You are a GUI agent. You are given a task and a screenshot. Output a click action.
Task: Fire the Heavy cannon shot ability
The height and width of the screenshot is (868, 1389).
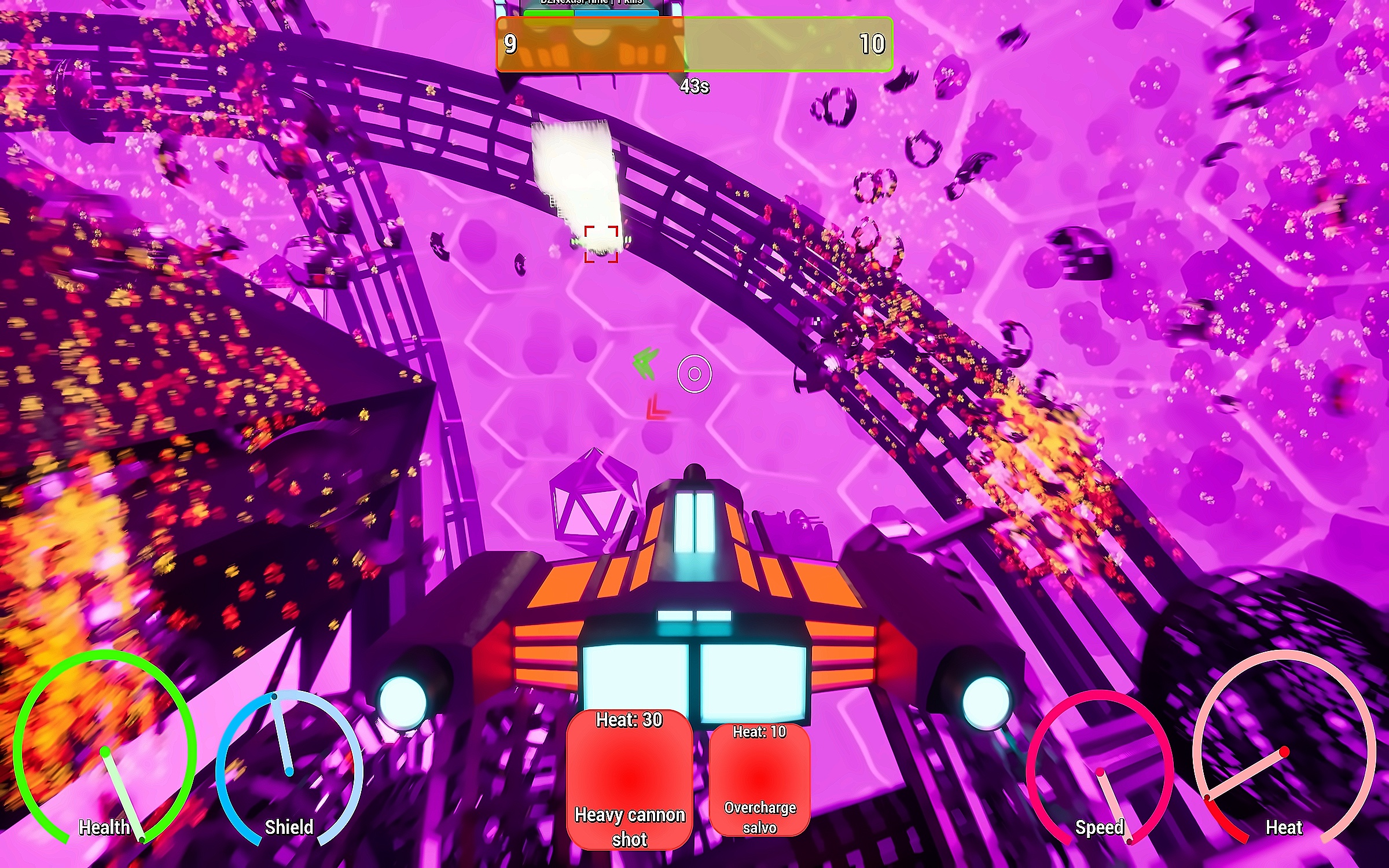tap(629, 779)
